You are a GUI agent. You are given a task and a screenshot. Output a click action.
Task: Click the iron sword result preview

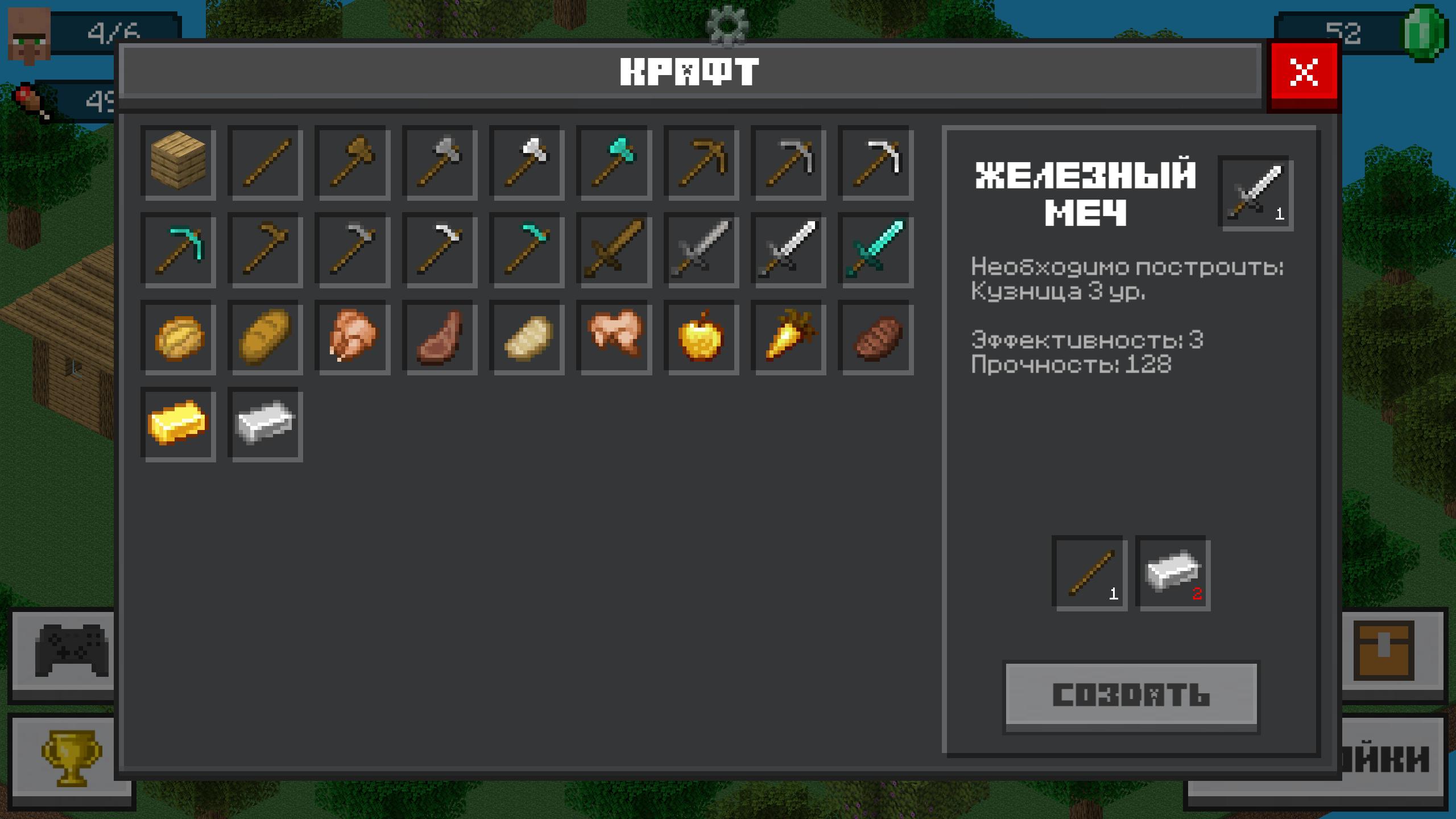click(x=1256, y=195)
